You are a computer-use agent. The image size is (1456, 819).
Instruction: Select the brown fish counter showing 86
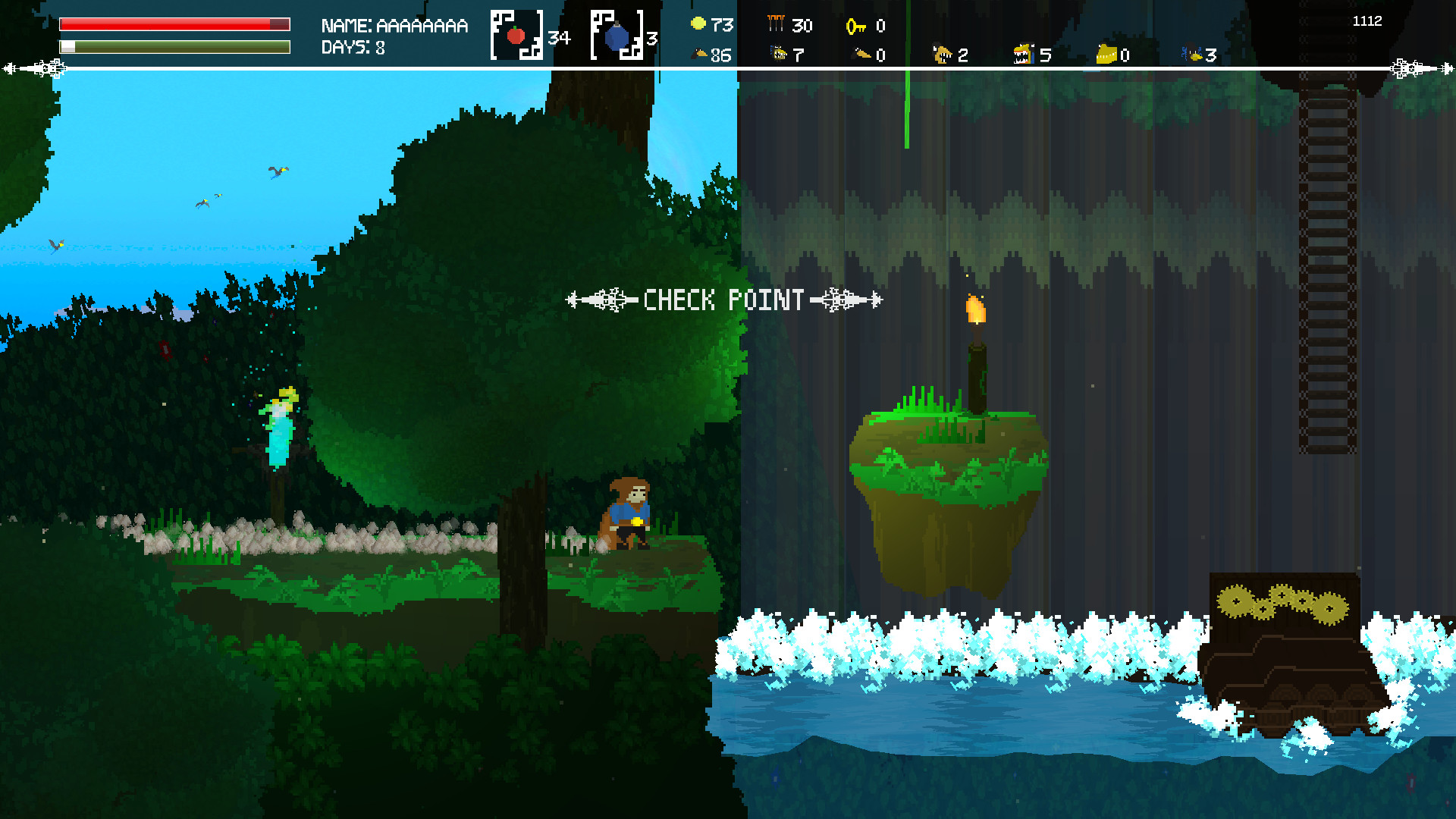(701, 54)
